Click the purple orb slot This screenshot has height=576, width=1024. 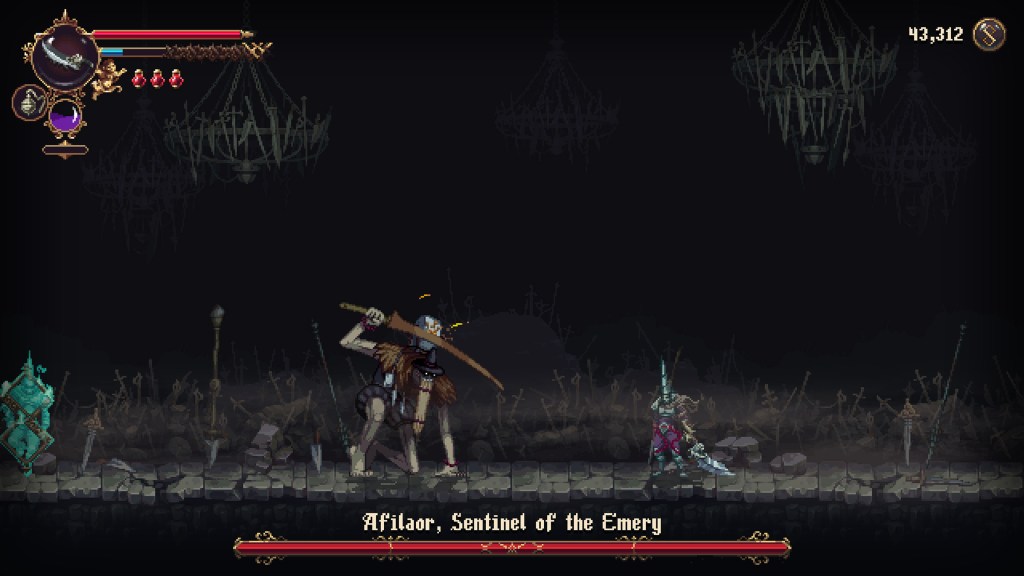66,115
